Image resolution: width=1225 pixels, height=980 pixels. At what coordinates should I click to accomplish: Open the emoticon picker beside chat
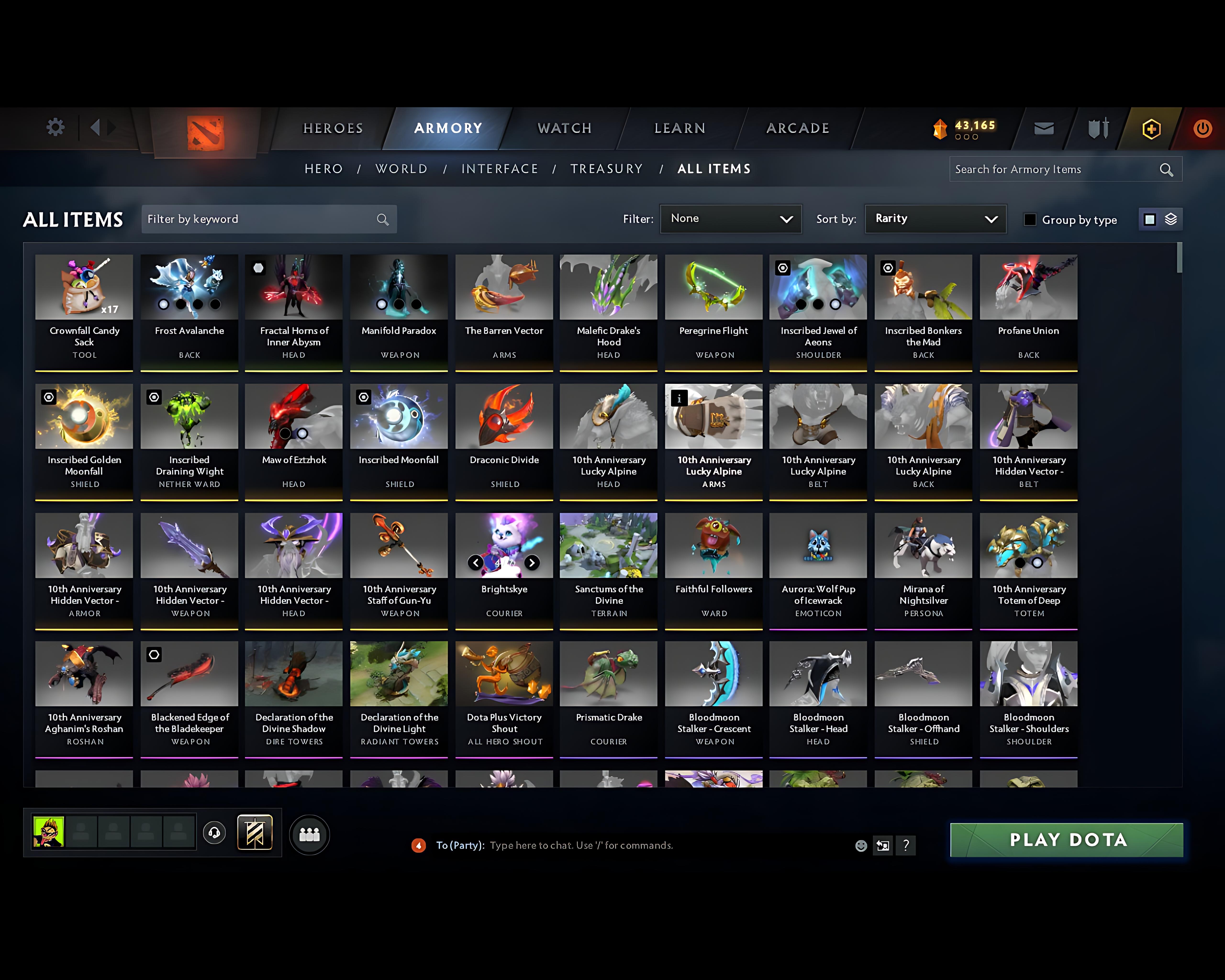861,845
